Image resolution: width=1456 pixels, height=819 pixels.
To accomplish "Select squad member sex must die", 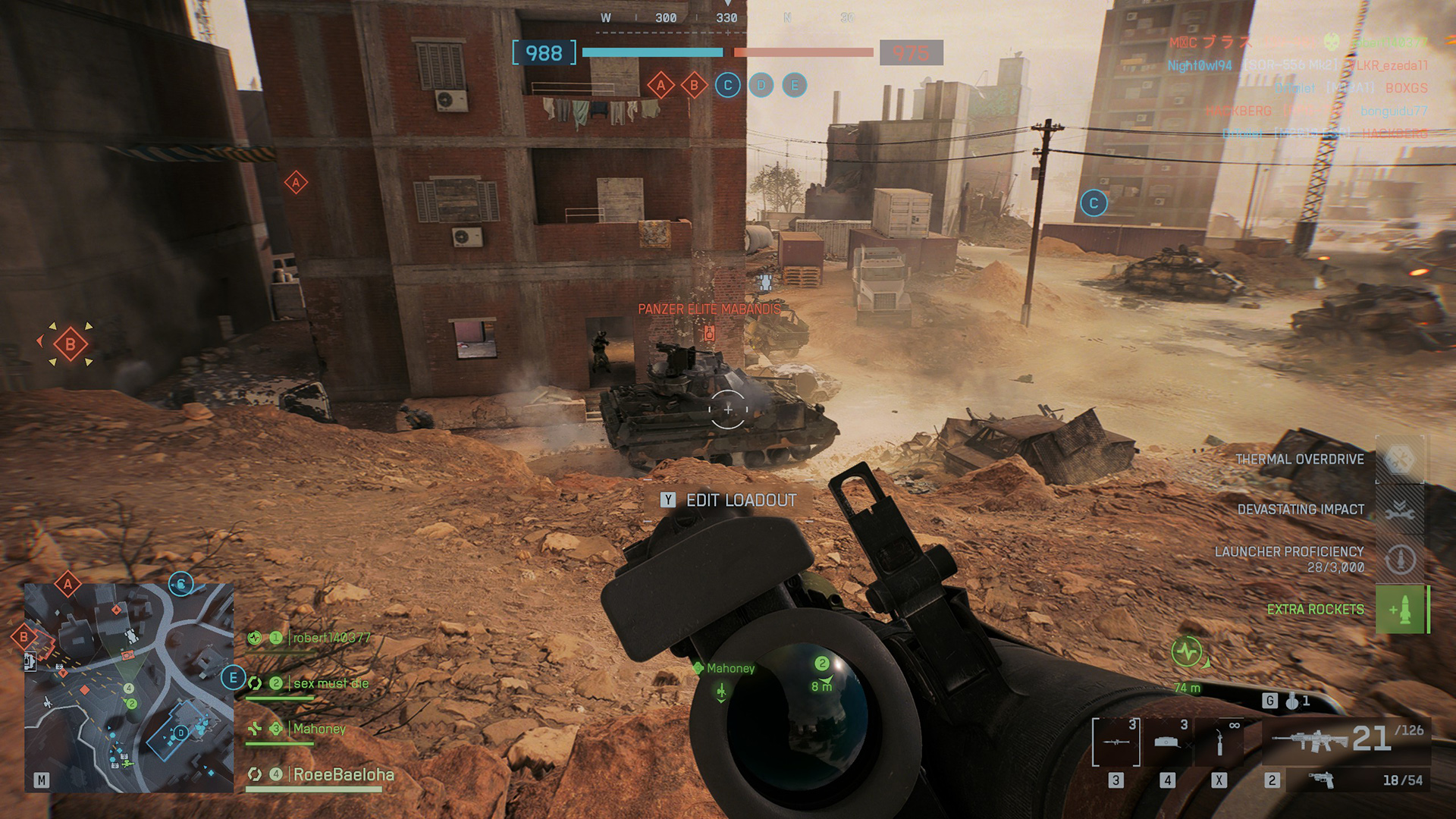I will coord(331,683).
